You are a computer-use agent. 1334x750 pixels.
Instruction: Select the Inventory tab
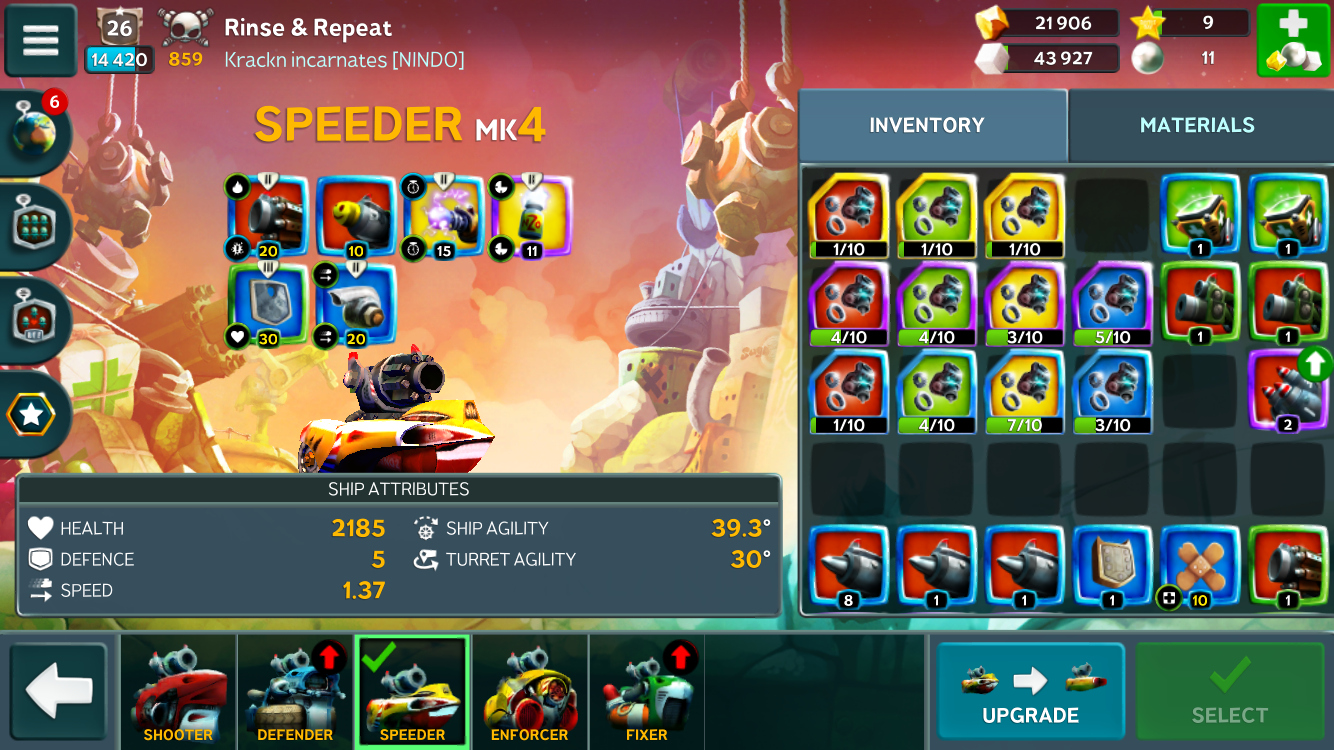click(926, 125)
